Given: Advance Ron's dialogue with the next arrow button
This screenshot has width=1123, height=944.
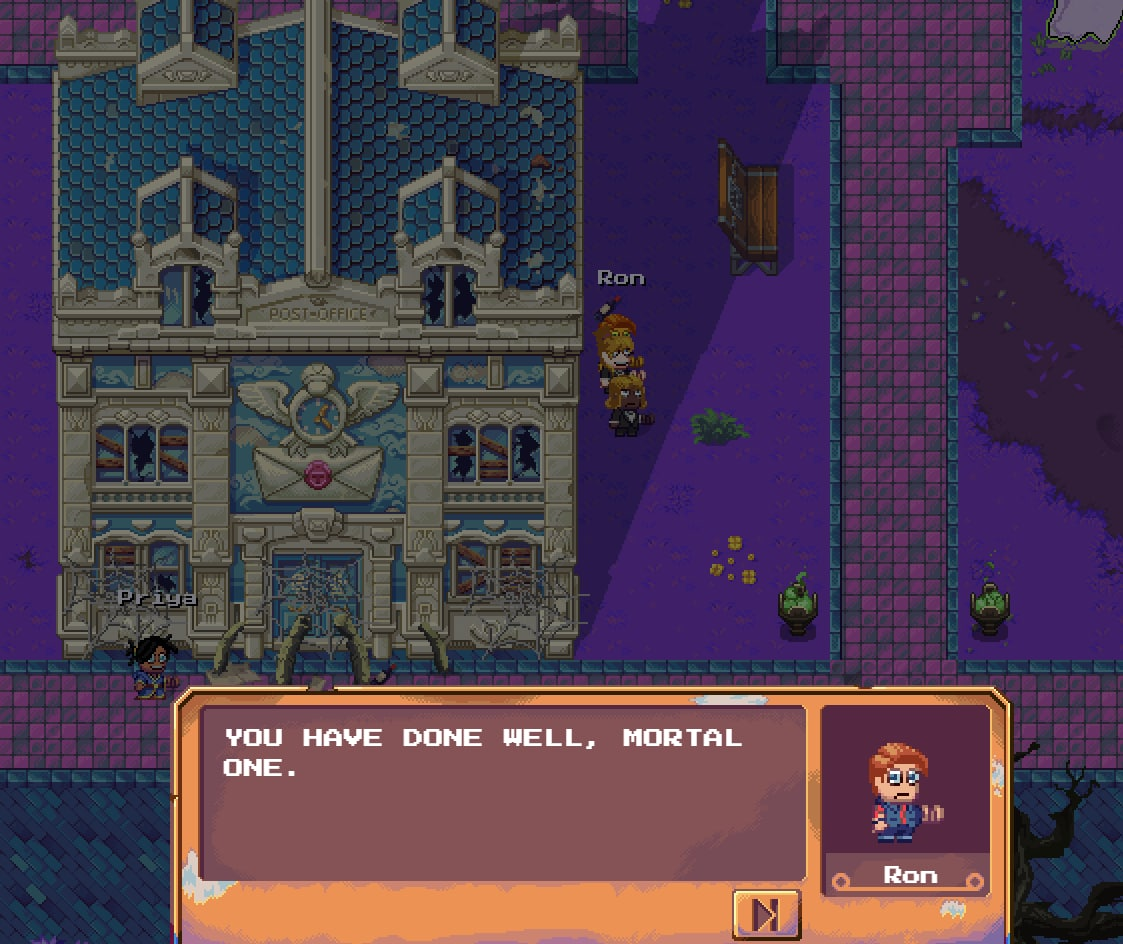Looking at the screenshot, I should tap(766, 914).
